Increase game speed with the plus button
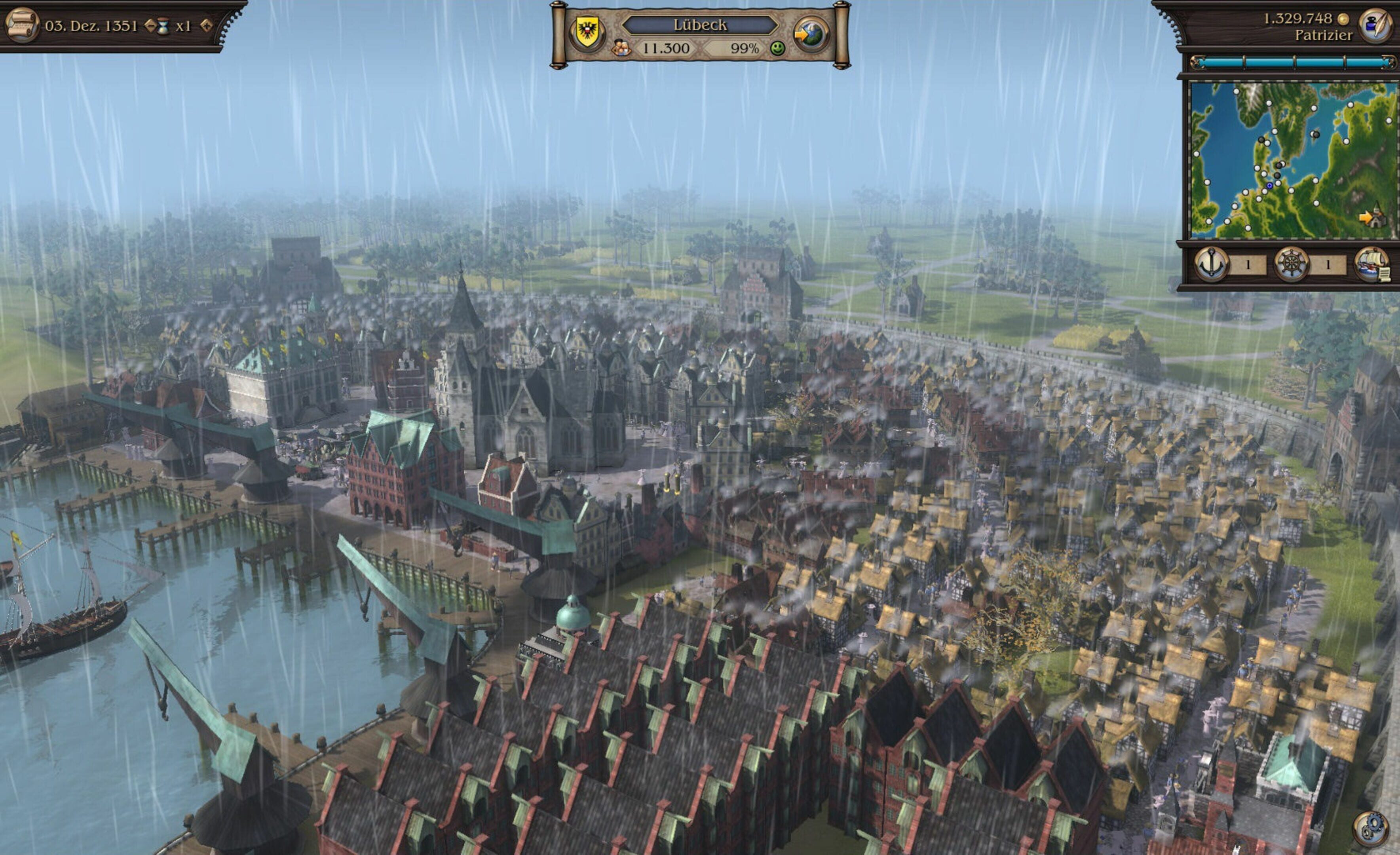This screenshot has width=1400, height=855. click(x=206, y=25)
